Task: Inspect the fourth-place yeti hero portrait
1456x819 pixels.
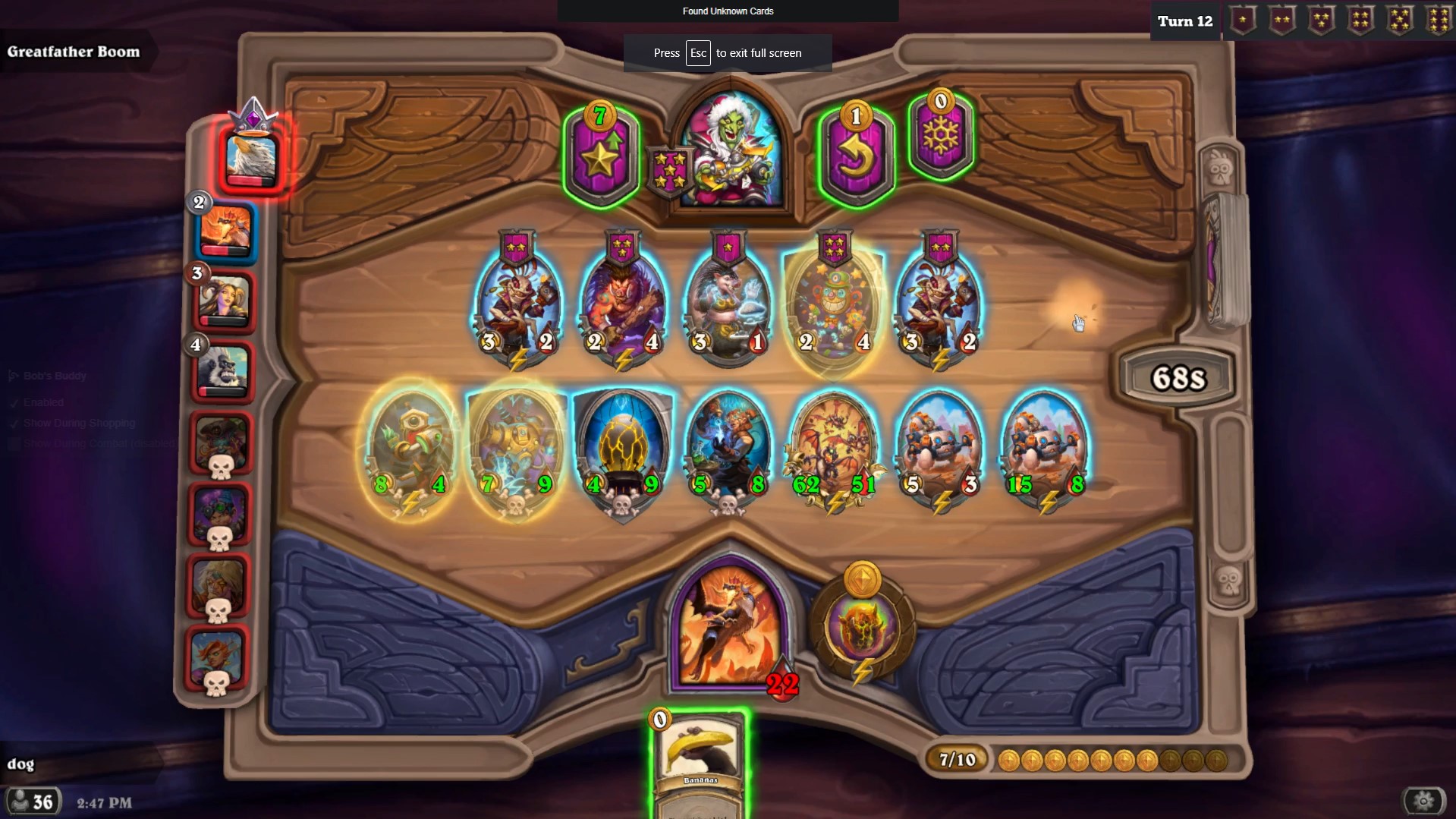Action: click(223, 371)
